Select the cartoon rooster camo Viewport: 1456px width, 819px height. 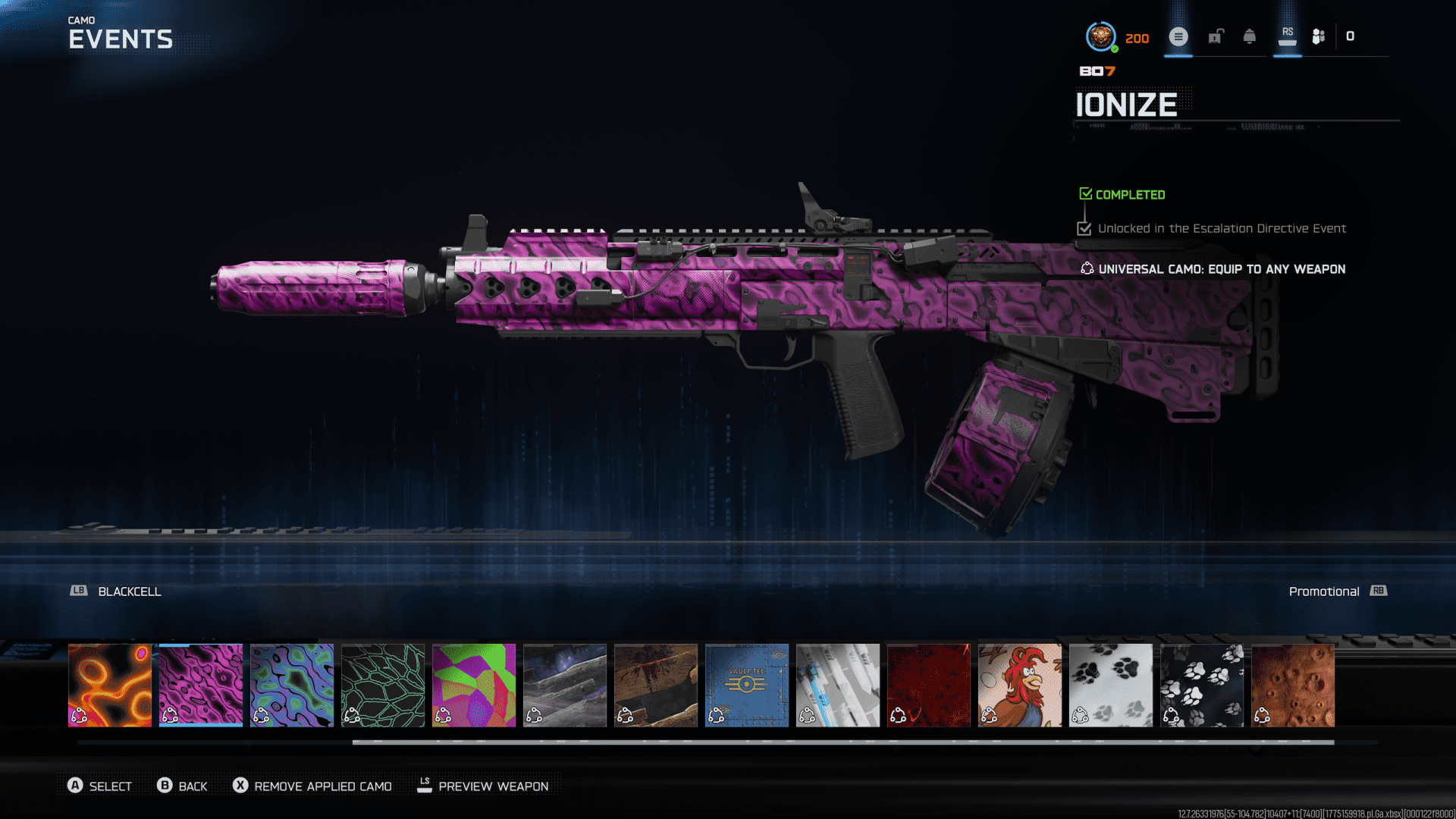pos(1020,685)
